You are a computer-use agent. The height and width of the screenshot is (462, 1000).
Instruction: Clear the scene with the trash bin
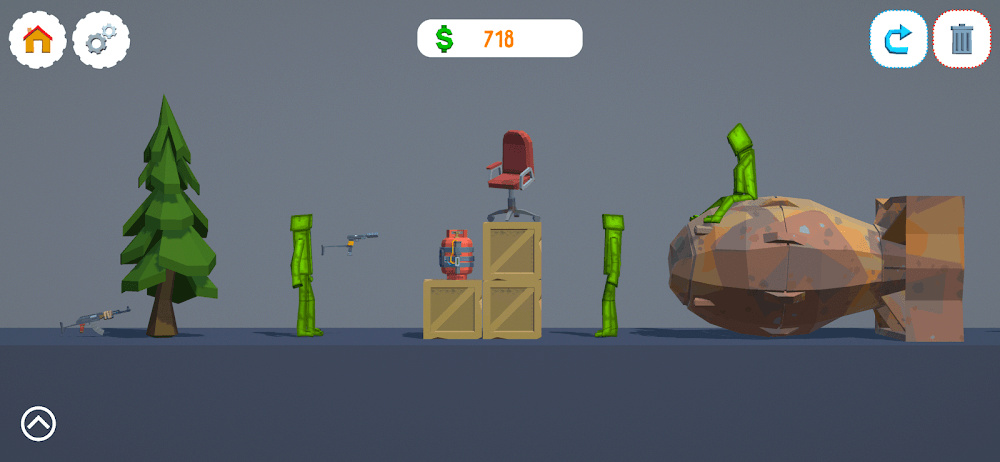coord(961,40)
